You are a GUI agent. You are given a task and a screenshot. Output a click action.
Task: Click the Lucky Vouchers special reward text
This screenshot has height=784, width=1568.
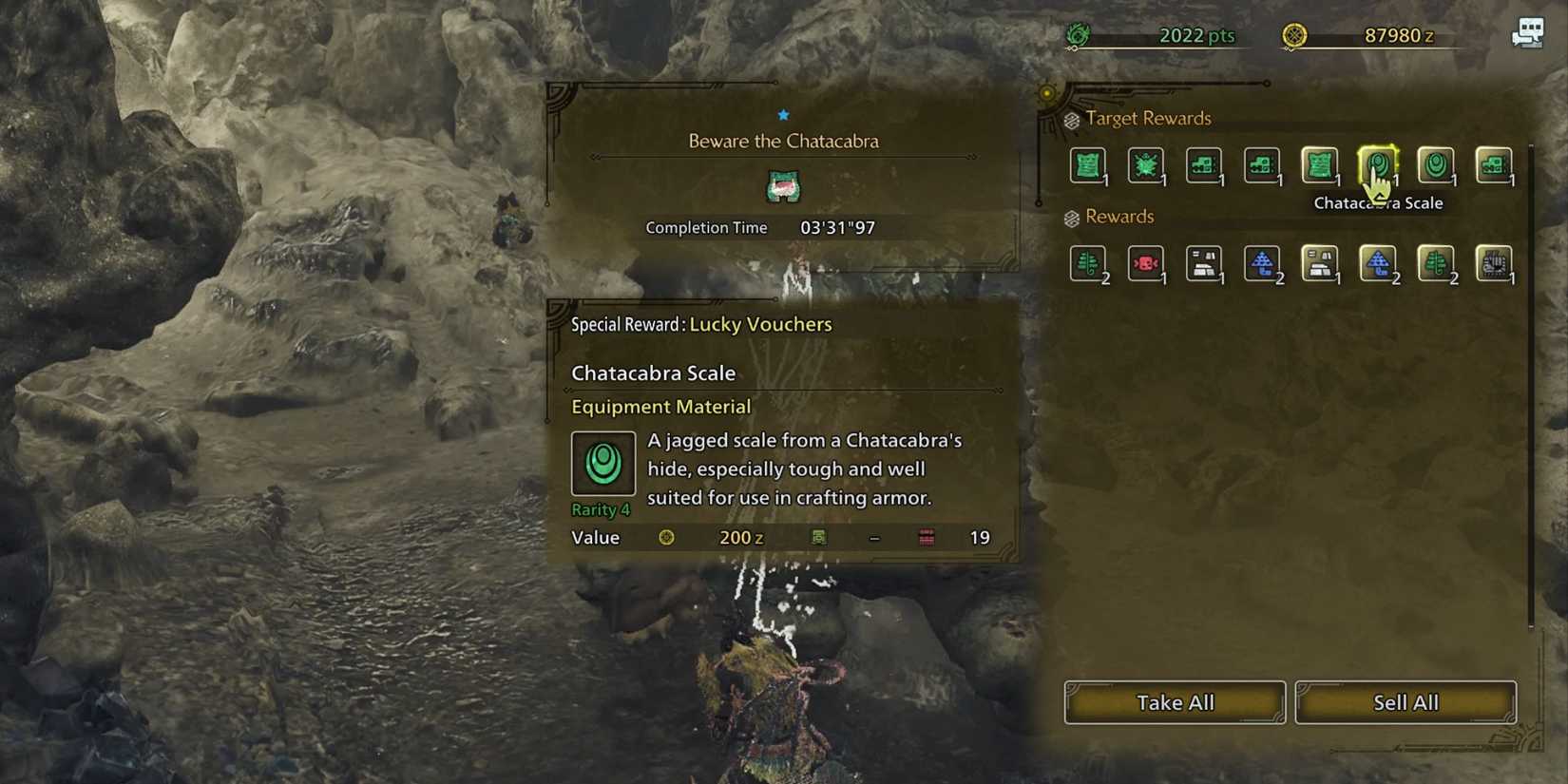point(760,324)
